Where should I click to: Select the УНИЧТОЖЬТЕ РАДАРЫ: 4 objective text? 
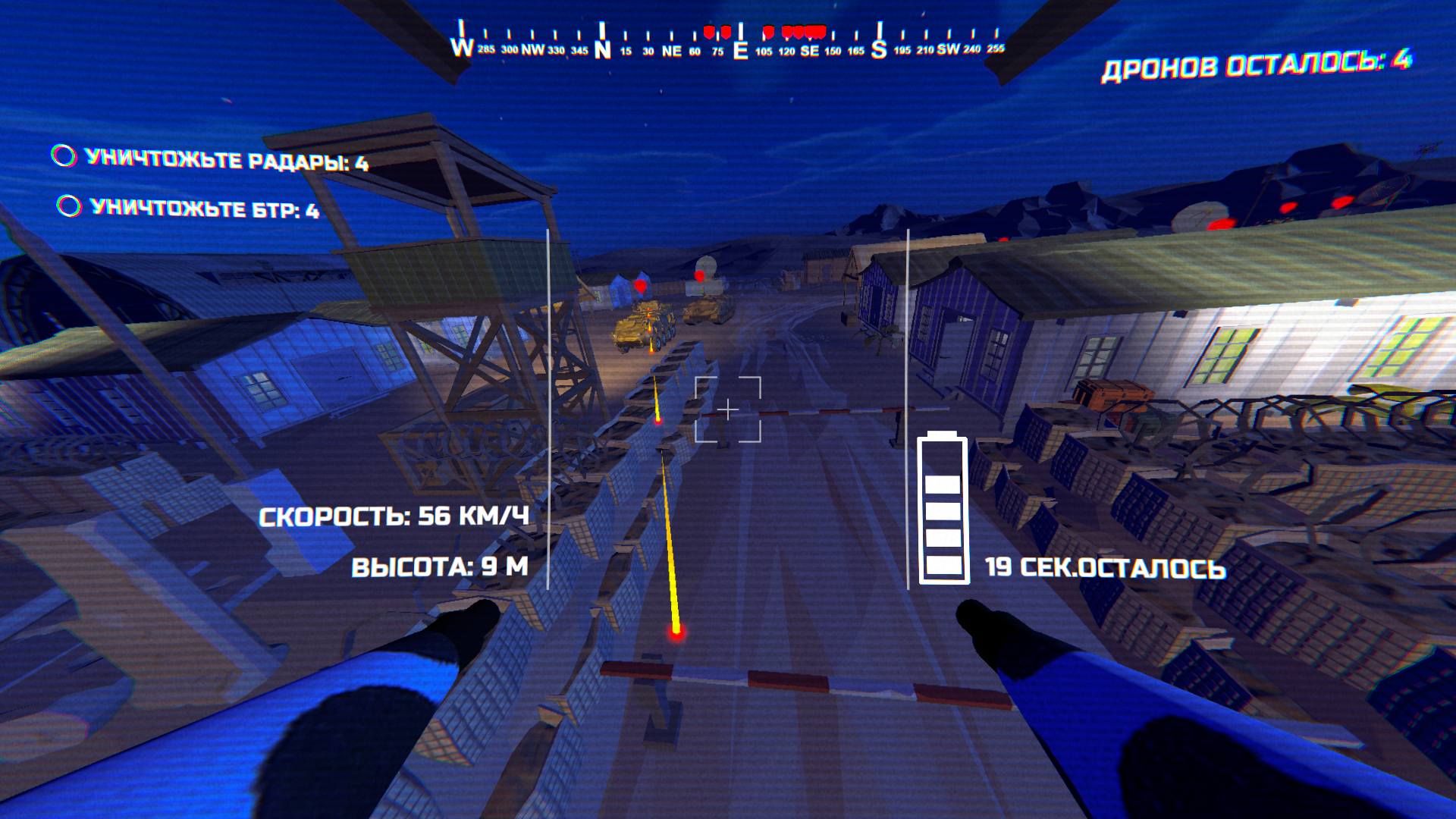227,158
